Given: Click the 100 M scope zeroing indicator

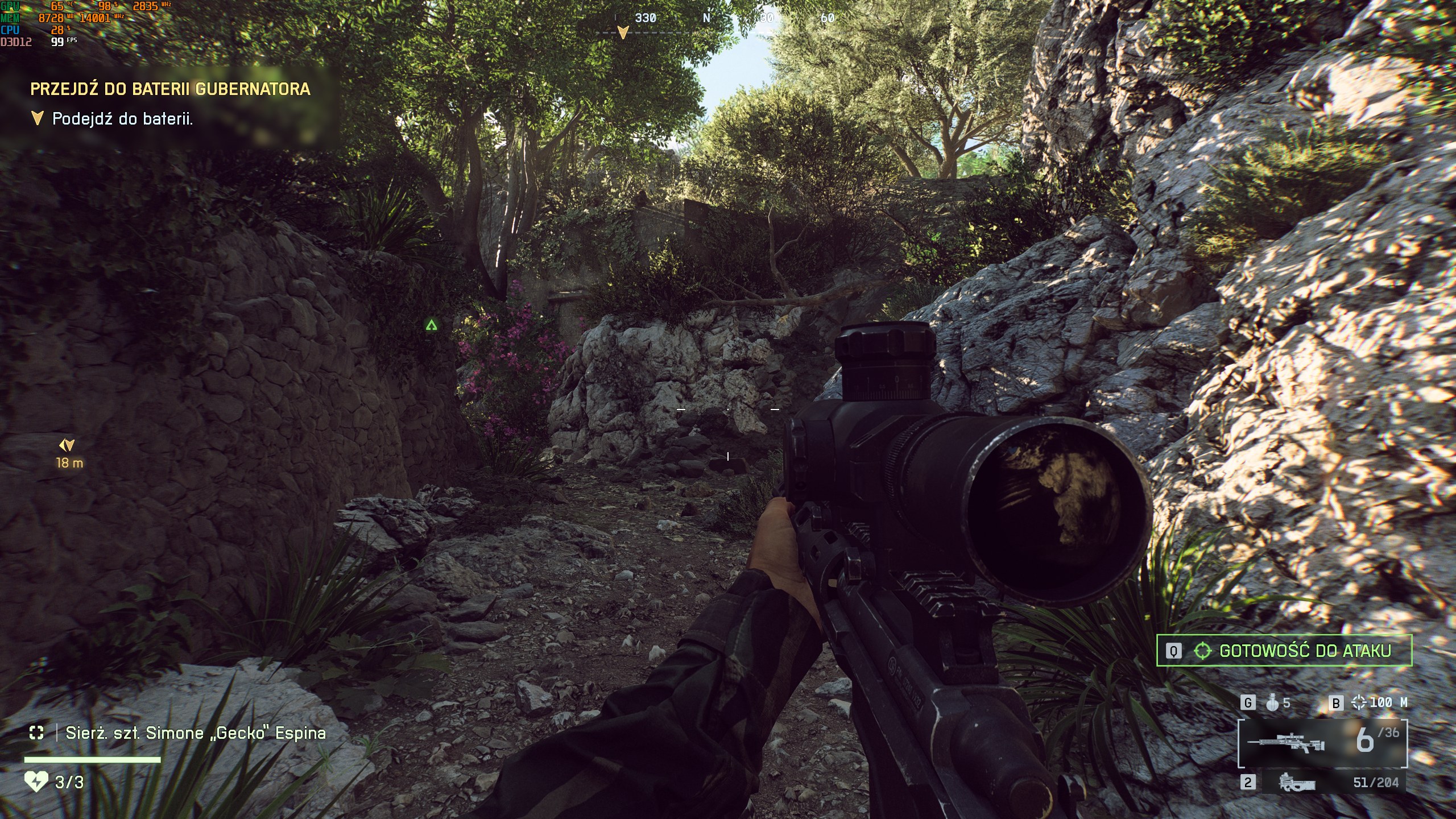Looking at the screenshot, I should point(1379,703).
